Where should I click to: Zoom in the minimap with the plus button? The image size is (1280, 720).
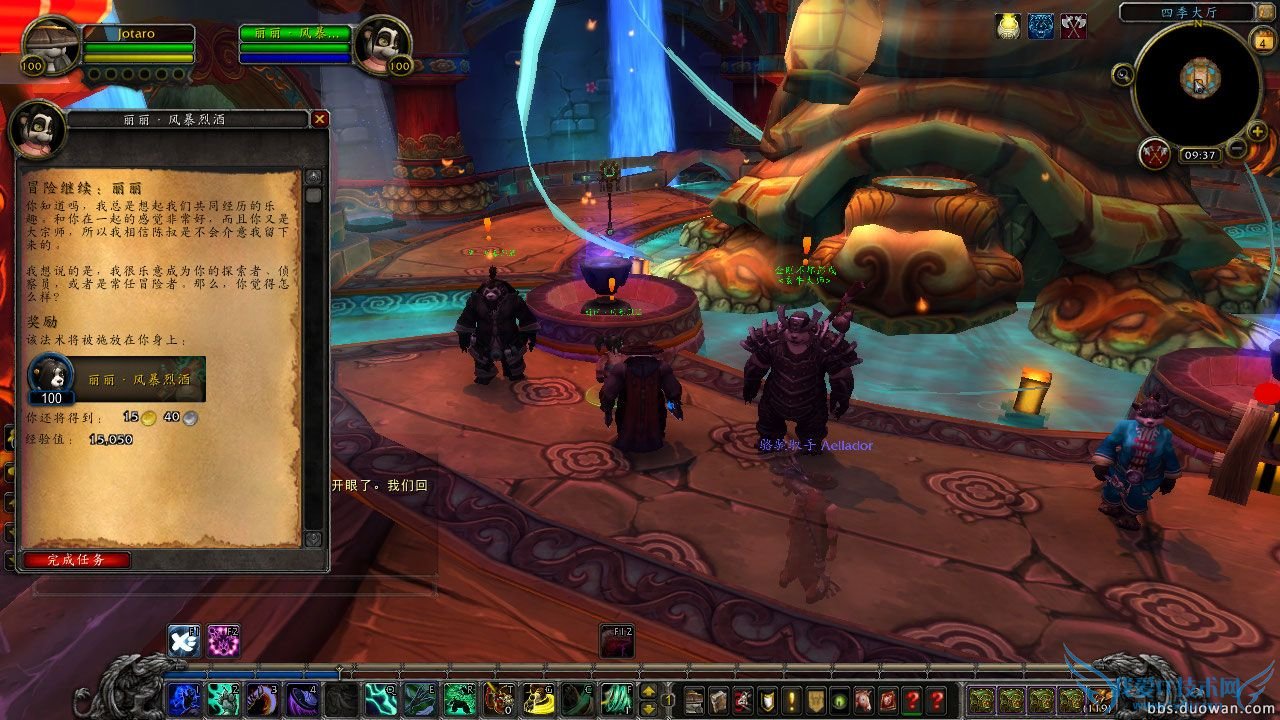pyautogui.click(x=1255, y=131)
